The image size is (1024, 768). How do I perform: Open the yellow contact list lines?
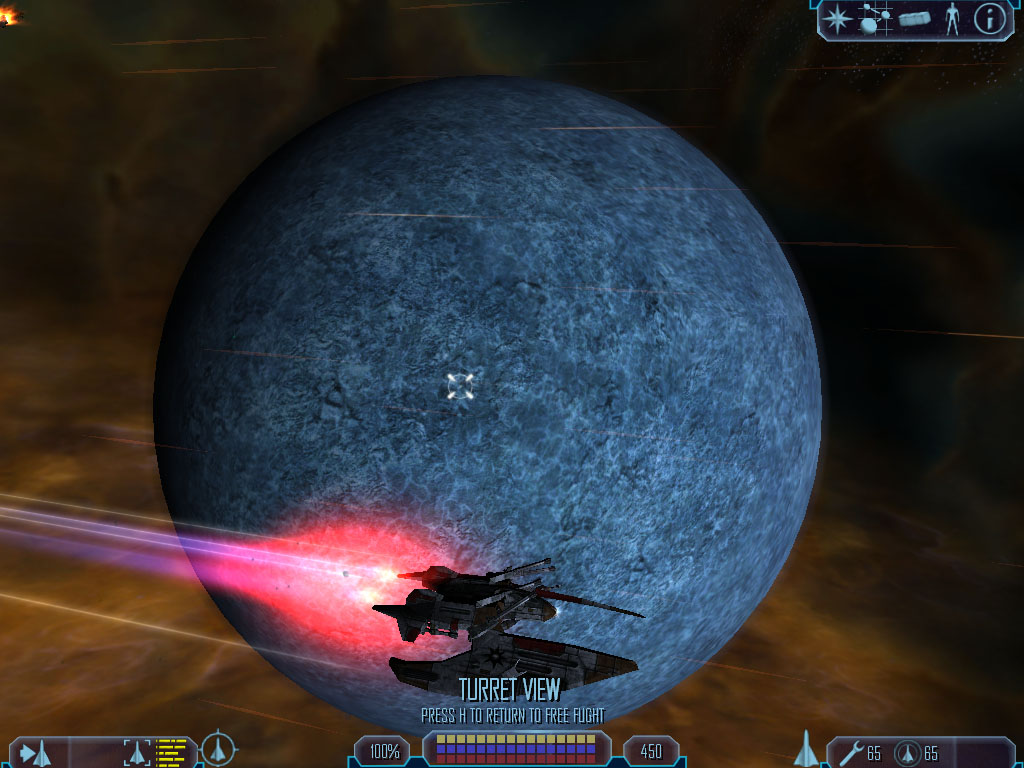coord(172,752)
